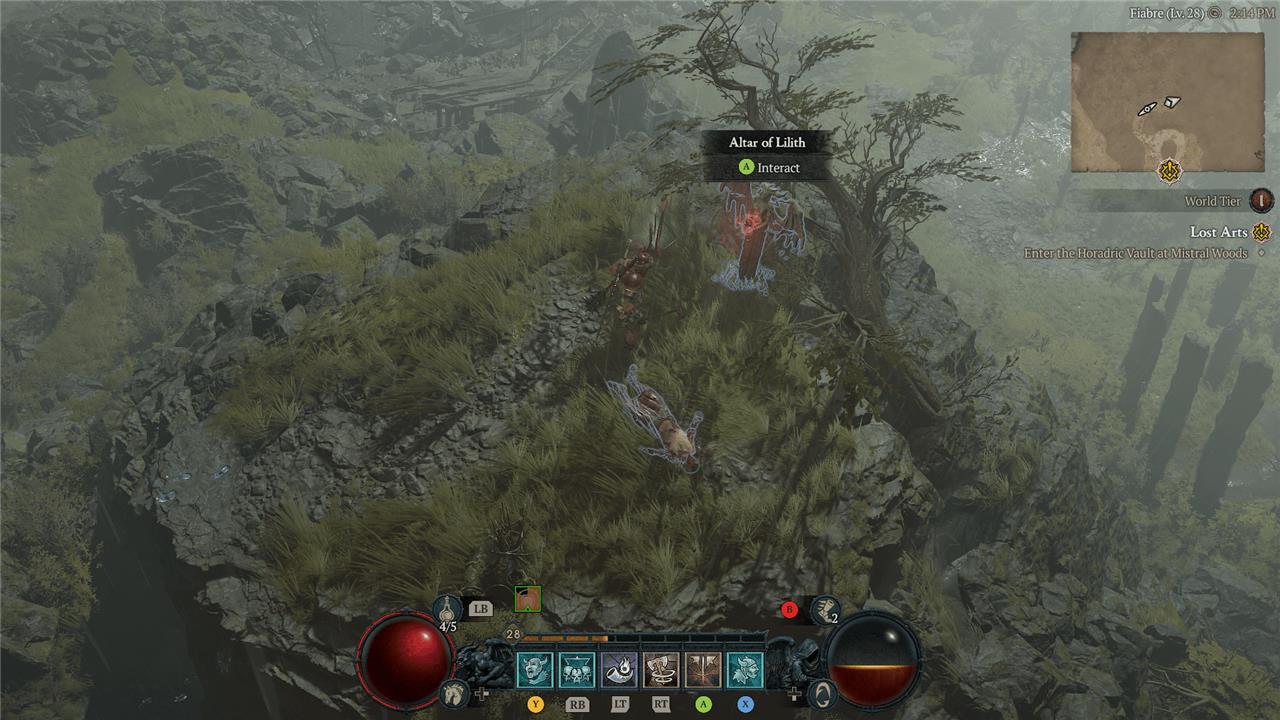The width and height of the screenshot is (1280, 720).
Task: Choose Interact on the Altar of Lilith prompt
Action: (x=767, y=168)
